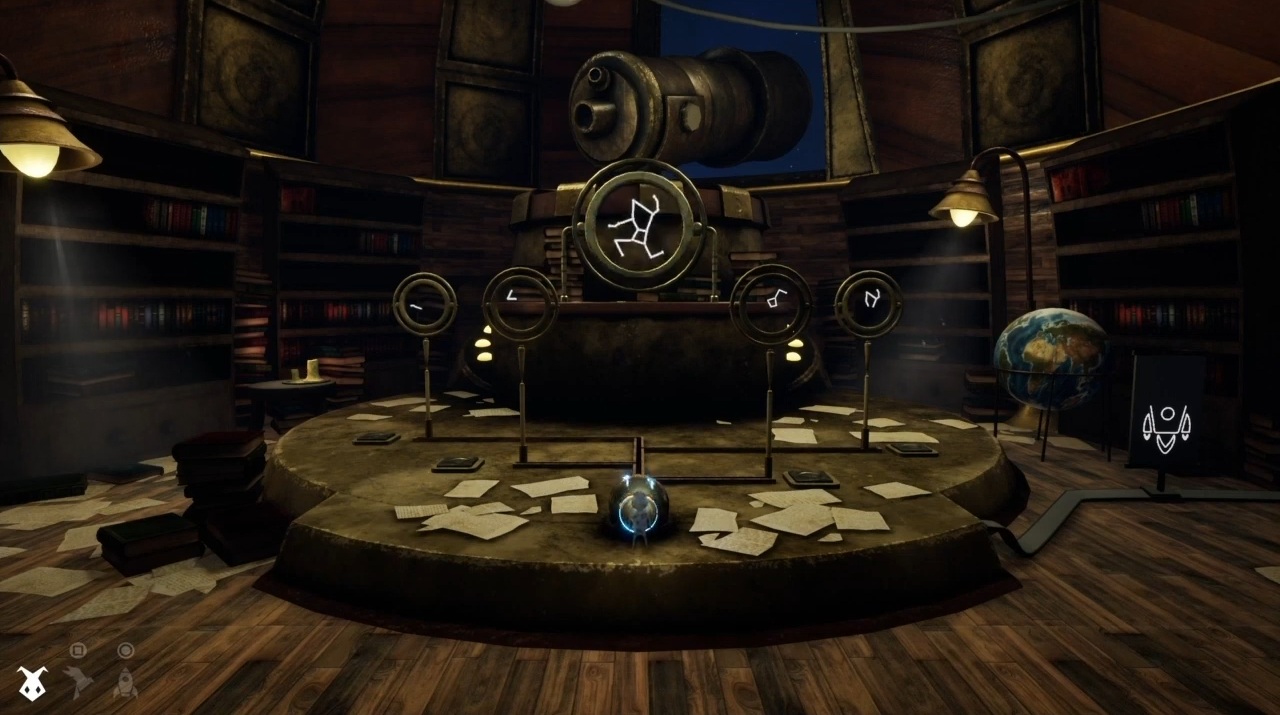
Task: Switch to the bird form icon
Action: [x=77, y=683]
